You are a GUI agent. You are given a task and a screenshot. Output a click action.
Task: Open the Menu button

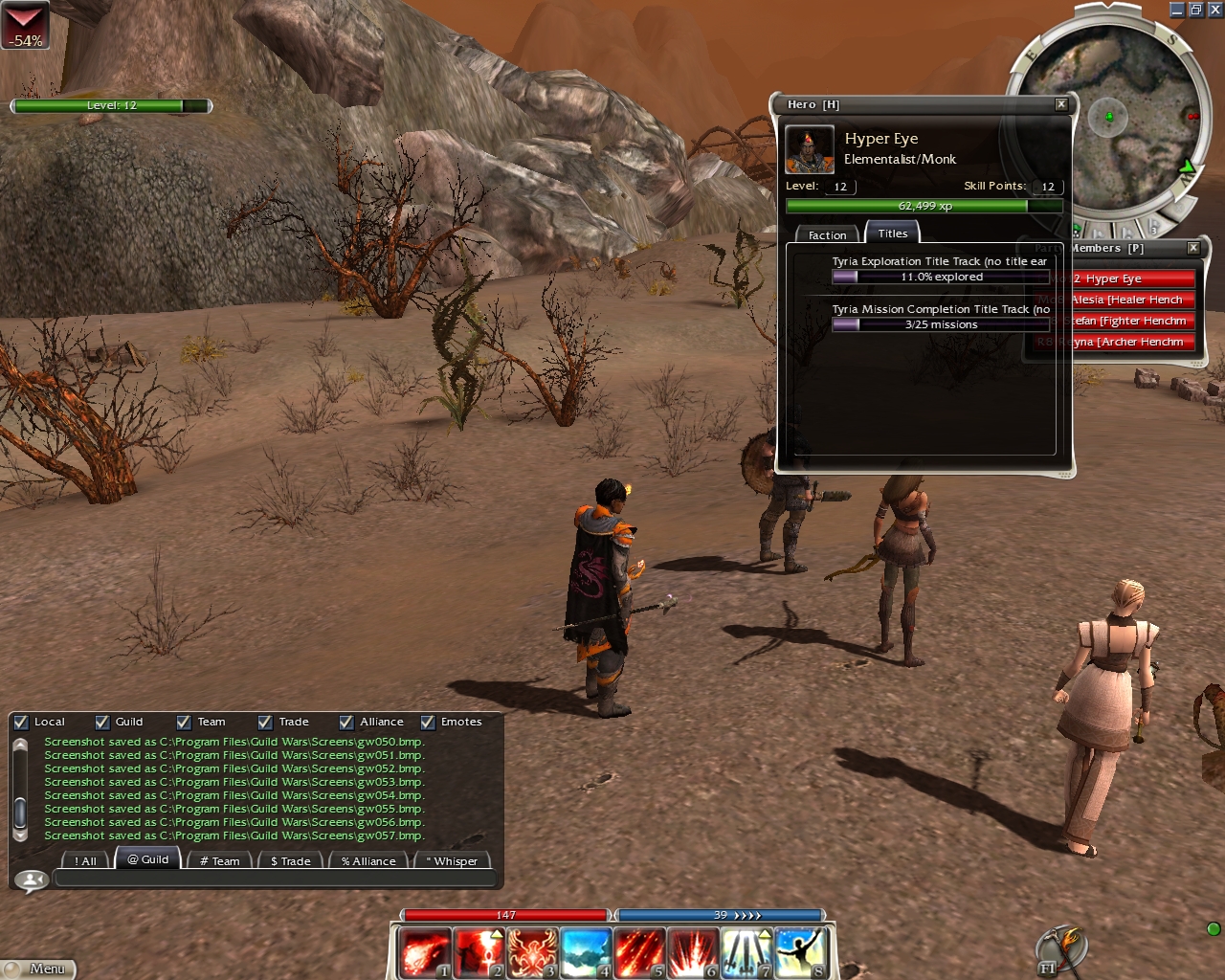tap(39, 969)
